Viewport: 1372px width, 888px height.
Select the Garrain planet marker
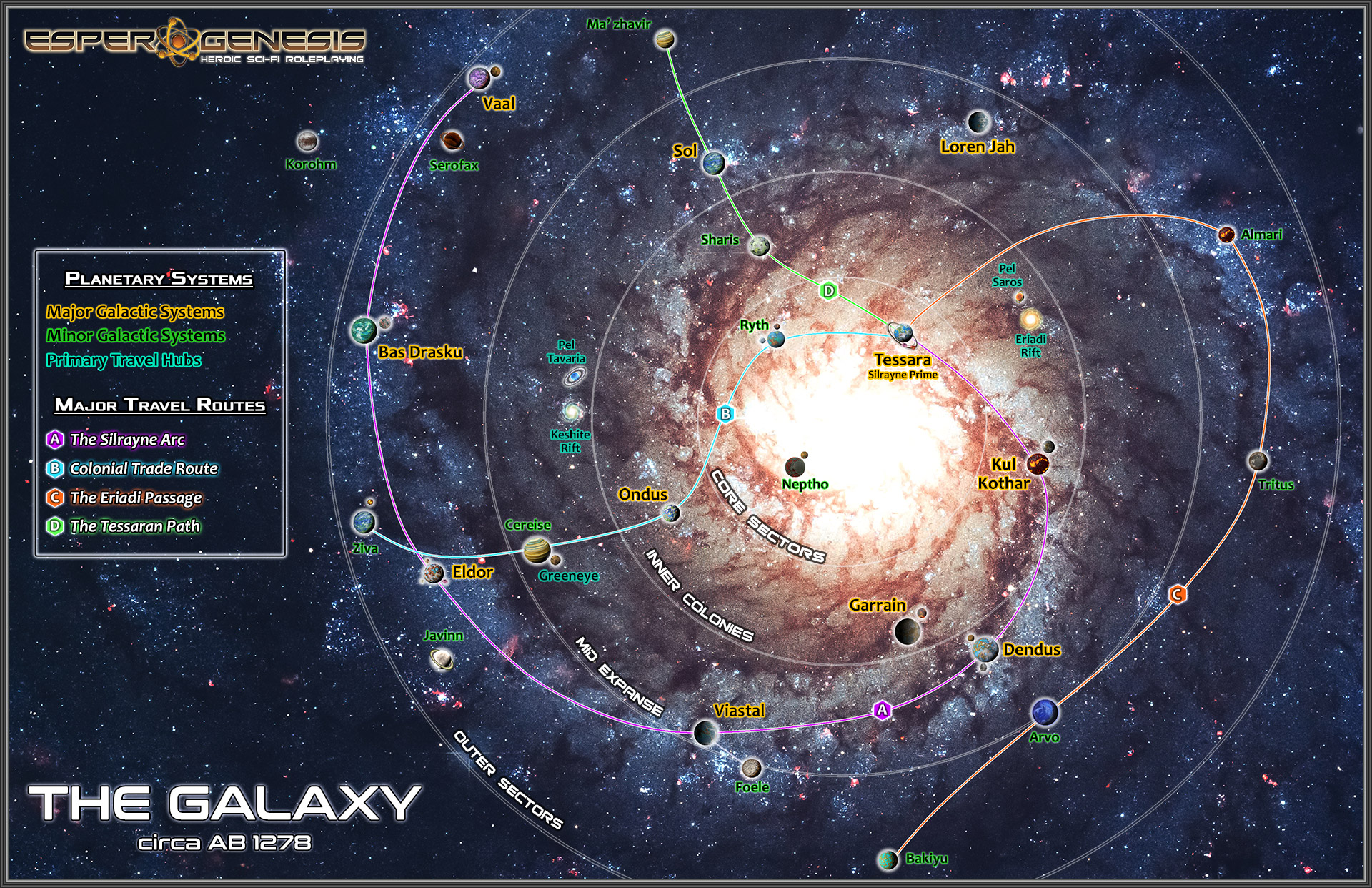click(908, 631)
